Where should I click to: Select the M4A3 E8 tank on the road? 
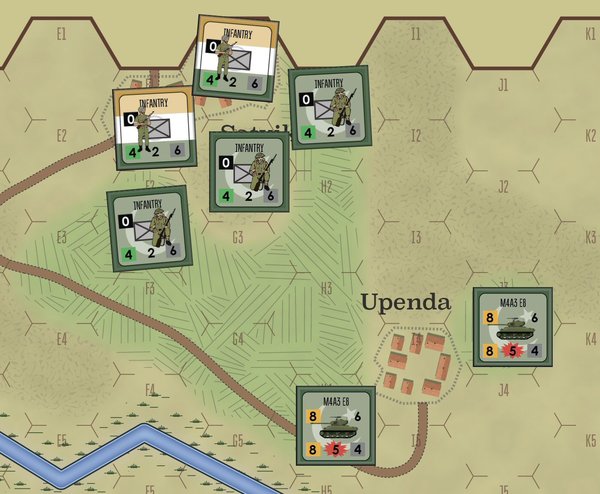tap(336, 425)
